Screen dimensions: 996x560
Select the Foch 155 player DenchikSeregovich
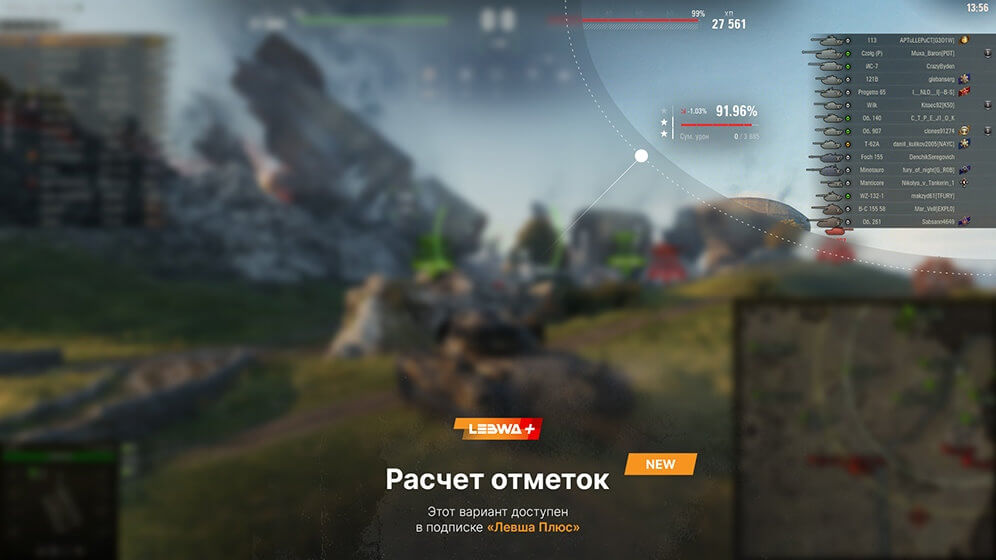890,157
